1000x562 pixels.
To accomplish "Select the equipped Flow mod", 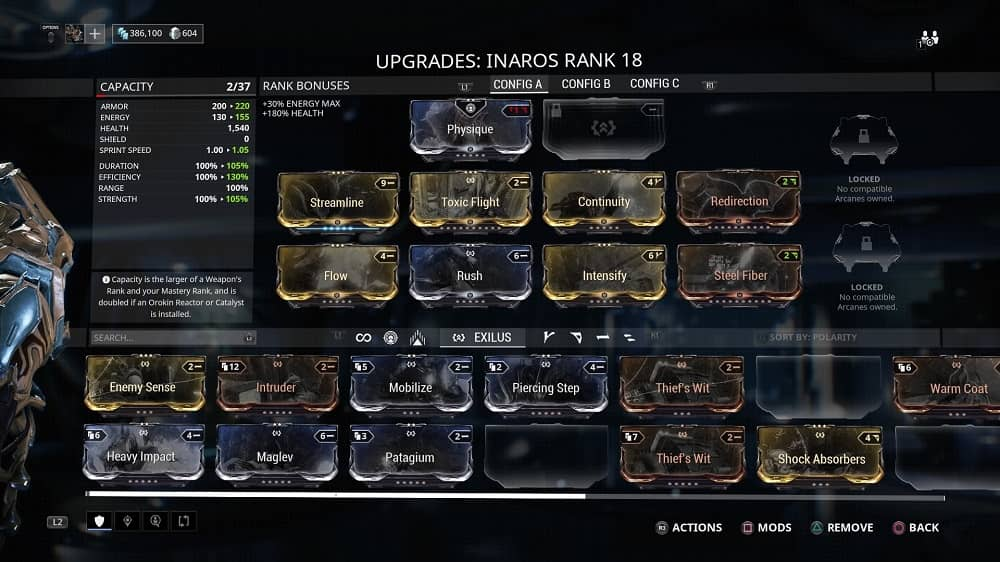I will [x=337, y=275].
